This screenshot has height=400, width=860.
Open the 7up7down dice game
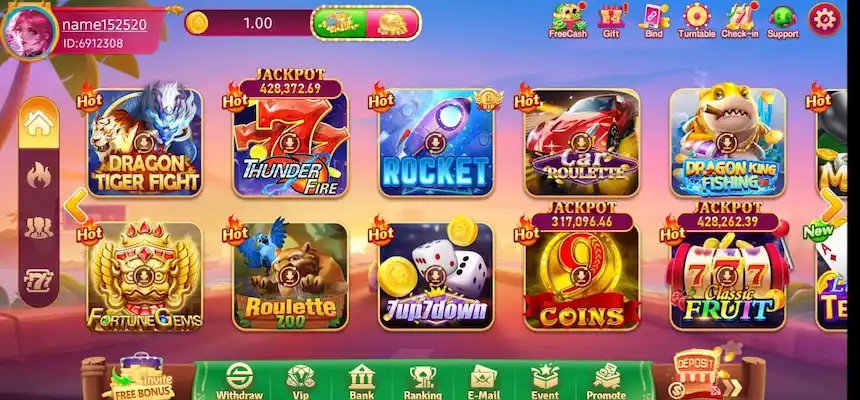(435, 276)
